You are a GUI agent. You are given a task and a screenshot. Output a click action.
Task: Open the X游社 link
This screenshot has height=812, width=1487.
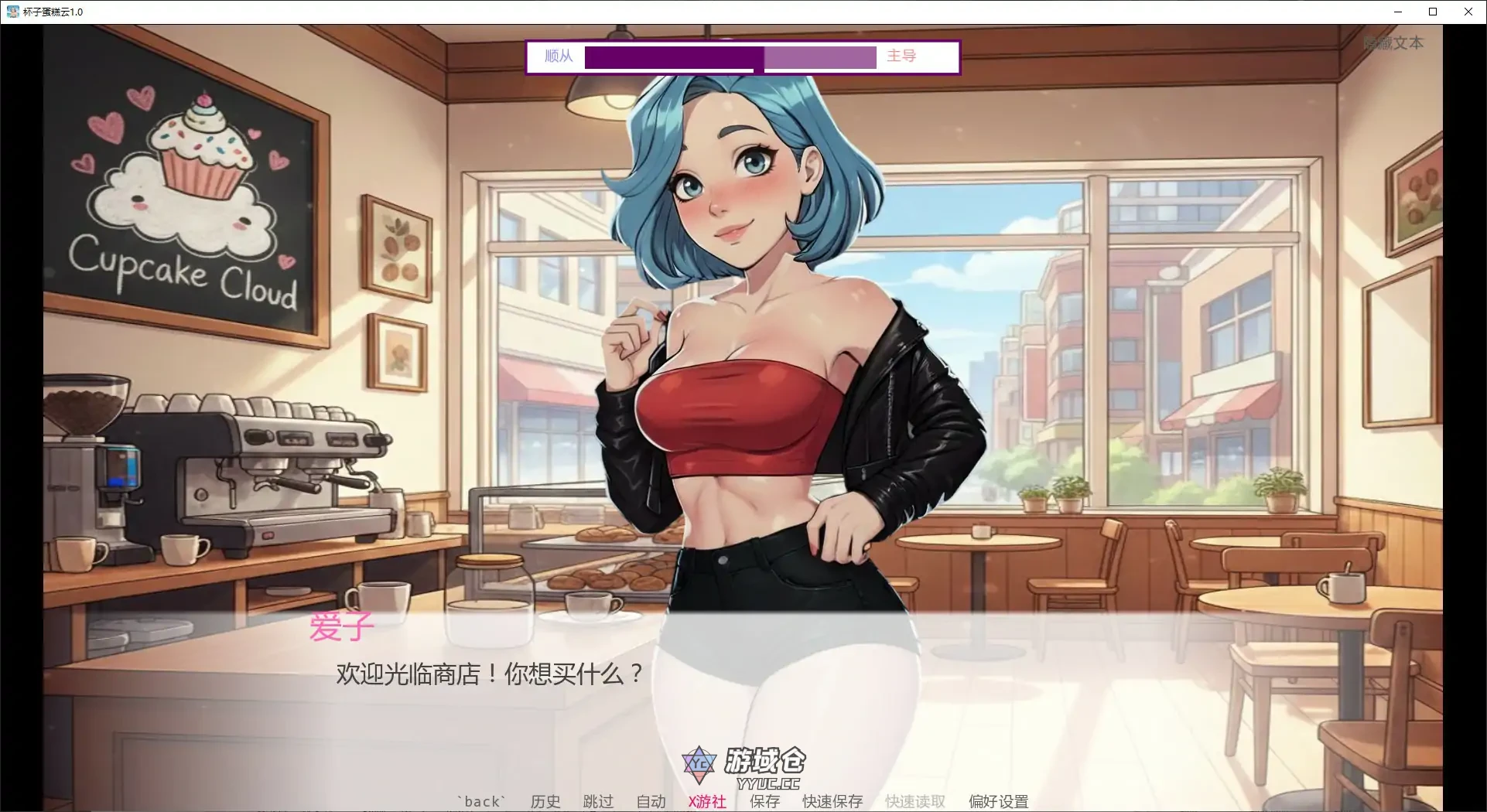coord(706,801)
